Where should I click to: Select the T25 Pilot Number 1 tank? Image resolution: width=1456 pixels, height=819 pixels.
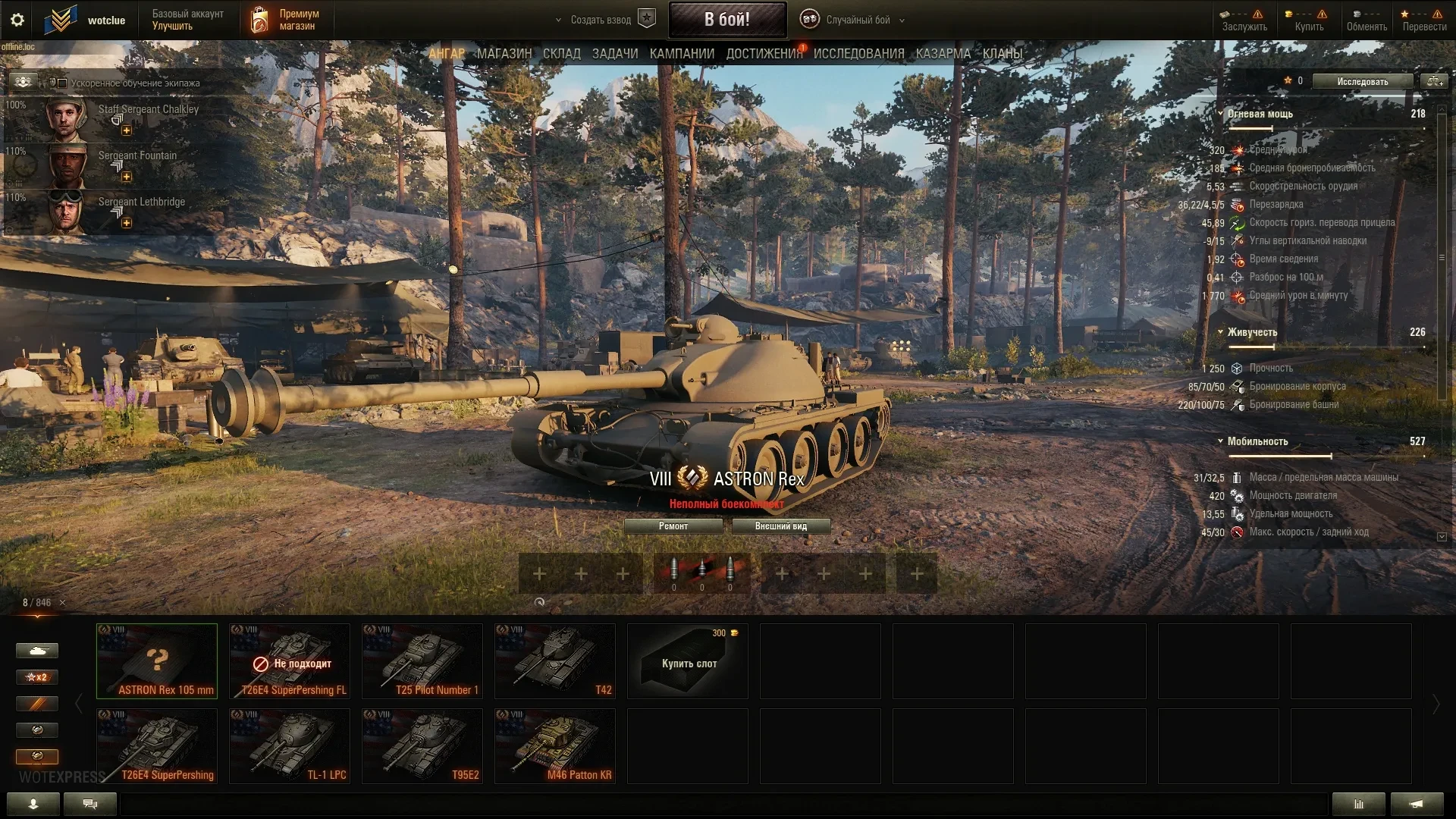[x=422, y=661]
